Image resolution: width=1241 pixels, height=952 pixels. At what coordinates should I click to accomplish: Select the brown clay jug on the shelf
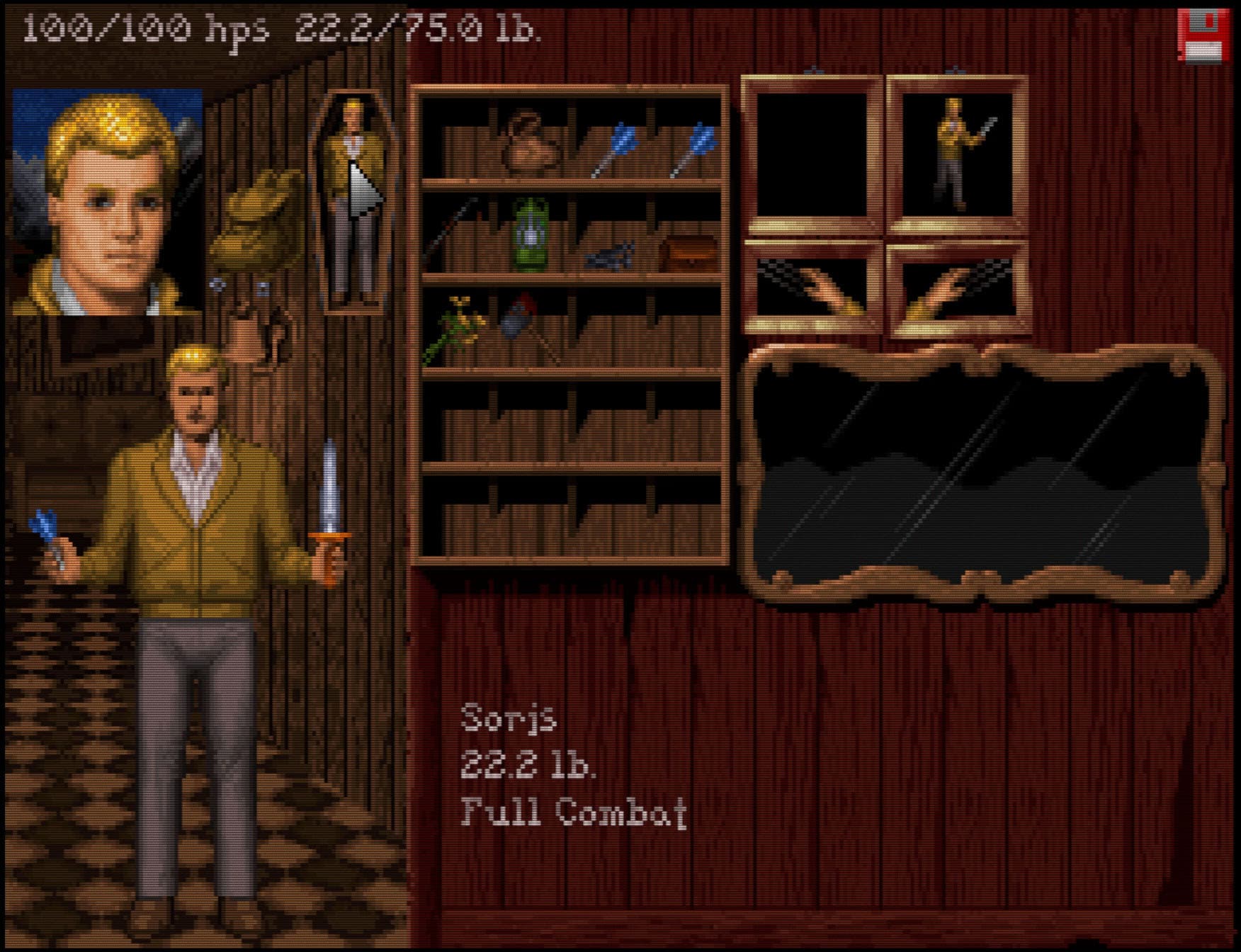tap(530, 144)
